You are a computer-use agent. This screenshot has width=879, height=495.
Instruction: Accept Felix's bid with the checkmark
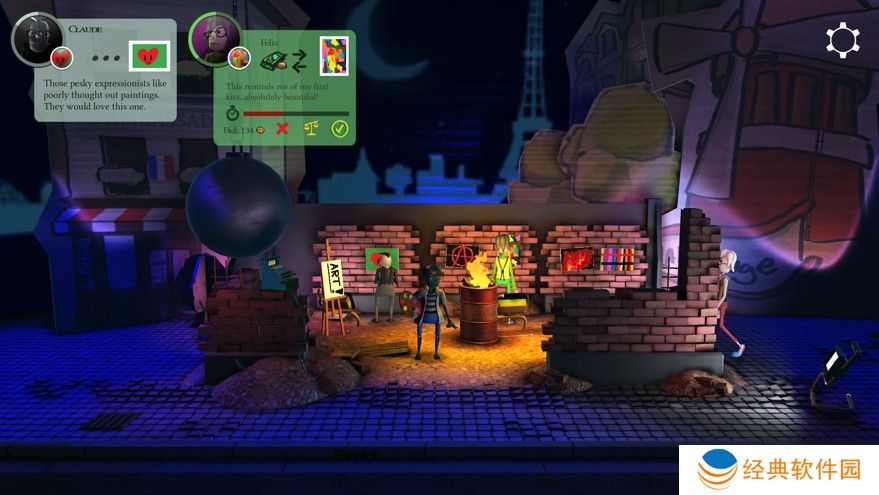click(340, 128)
